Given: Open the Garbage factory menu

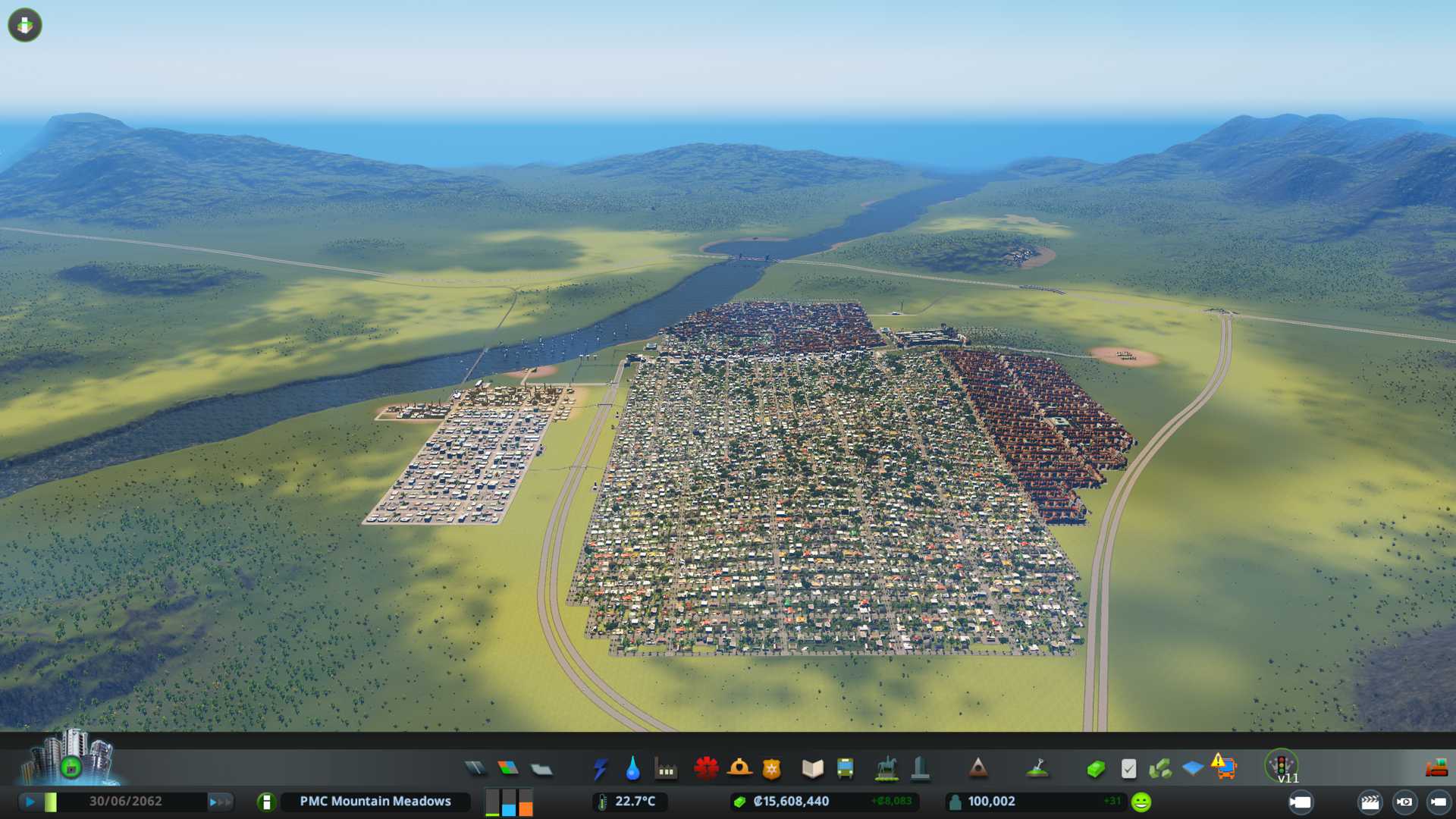Looking at the screenshot, I should point(666,769).
